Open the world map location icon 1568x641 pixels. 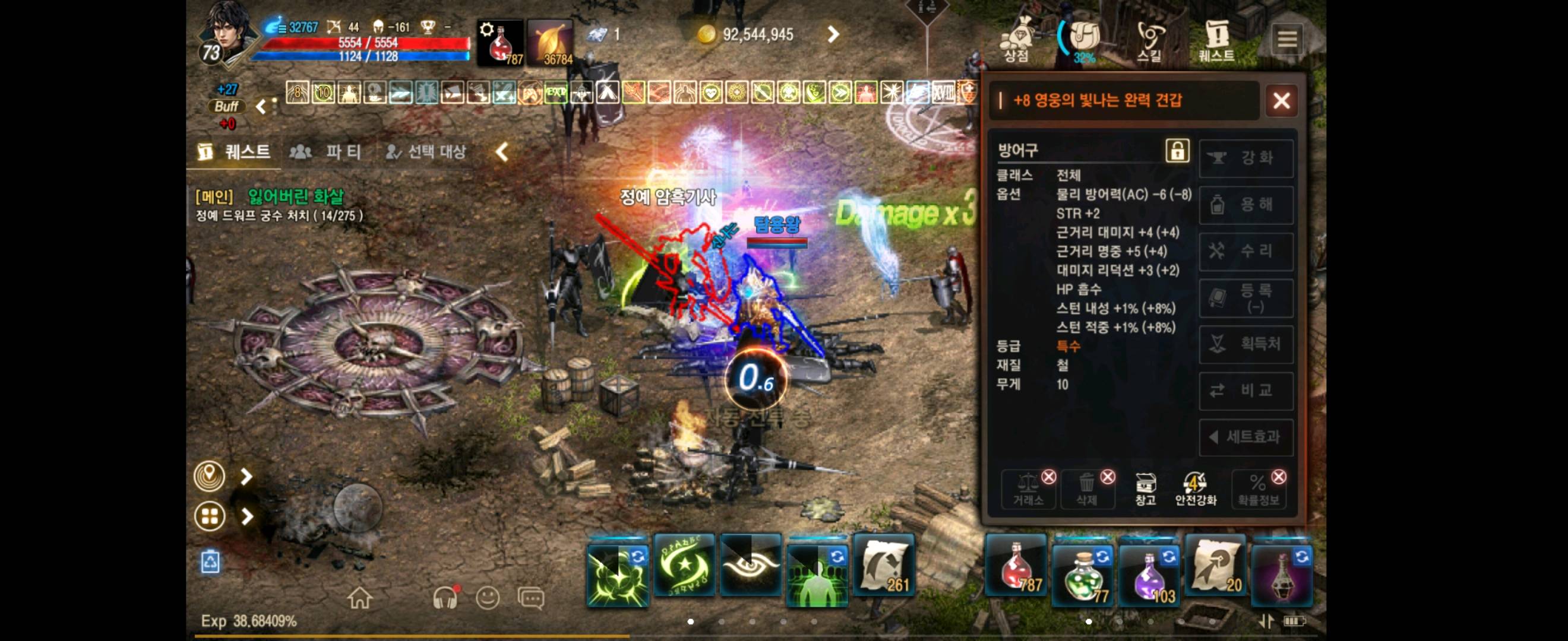pos(210,476)
